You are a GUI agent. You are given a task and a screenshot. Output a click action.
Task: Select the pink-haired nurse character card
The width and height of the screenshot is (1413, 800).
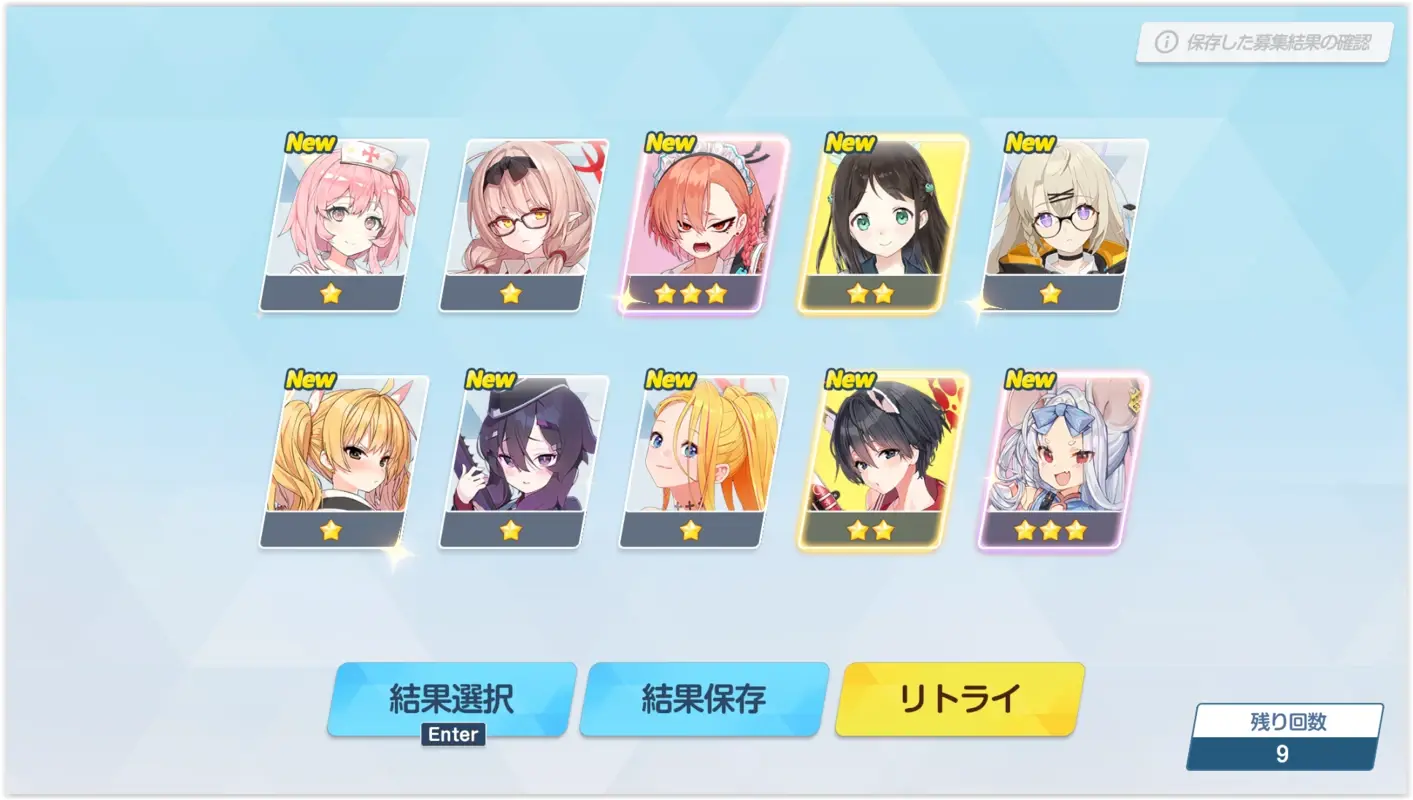(x=331, y=220)
